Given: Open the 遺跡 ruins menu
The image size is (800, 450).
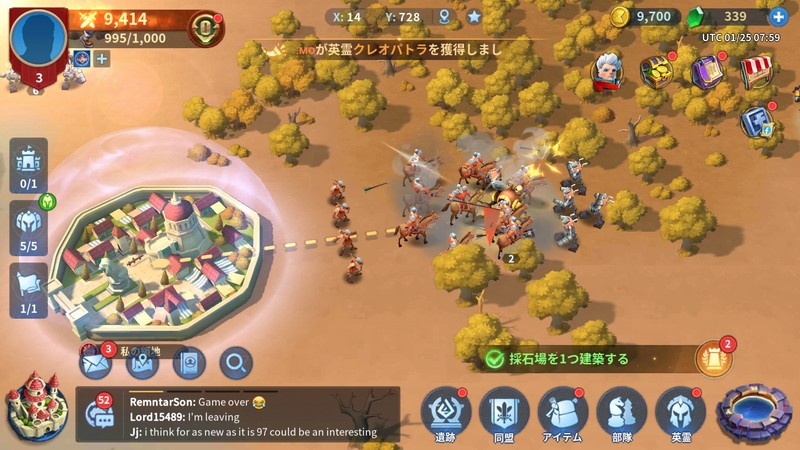Looking at the screenshot, I should [x=446, y=411].
